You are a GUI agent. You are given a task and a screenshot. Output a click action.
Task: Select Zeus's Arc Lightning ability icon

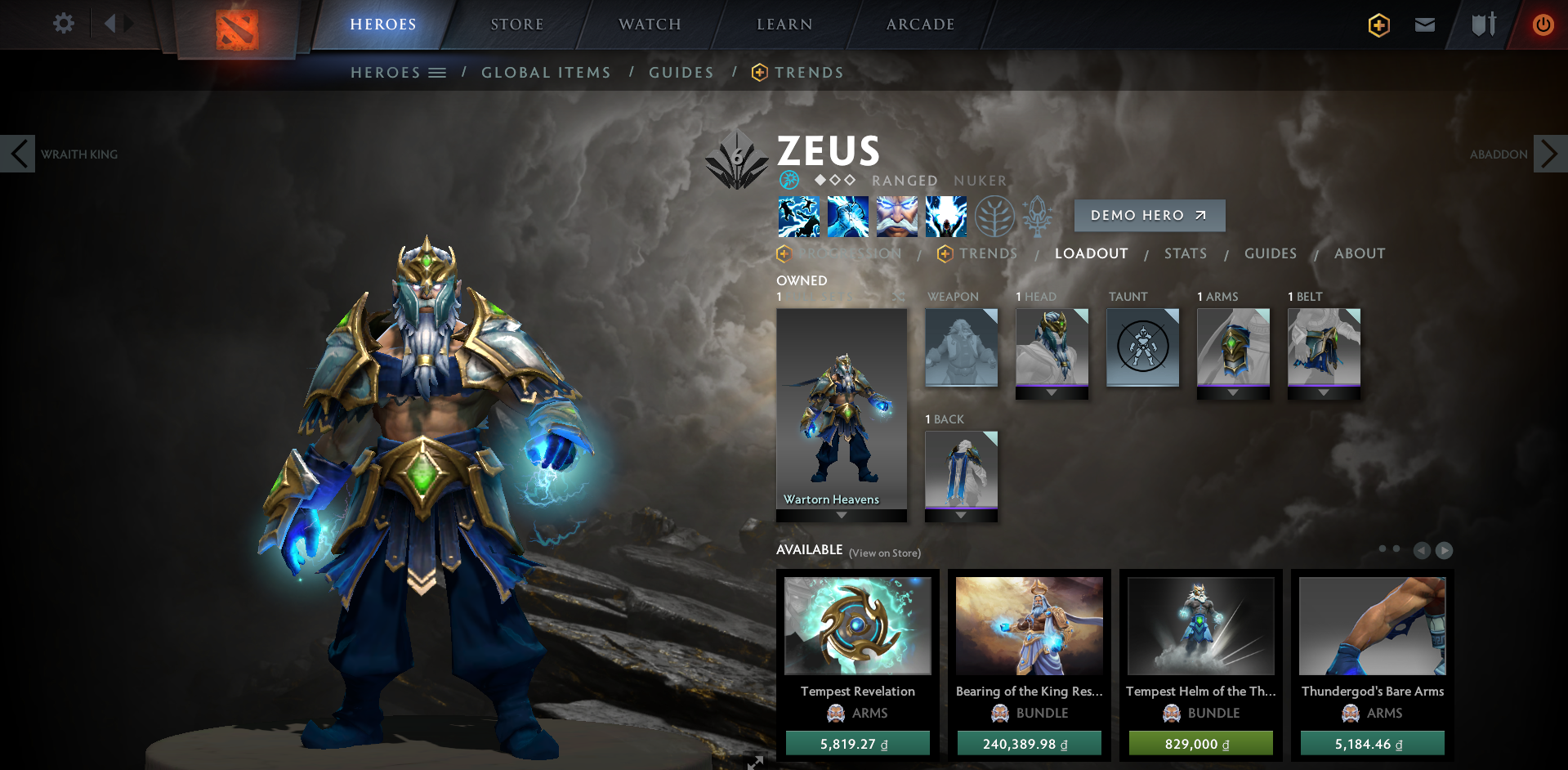click(x=797, y=216)
